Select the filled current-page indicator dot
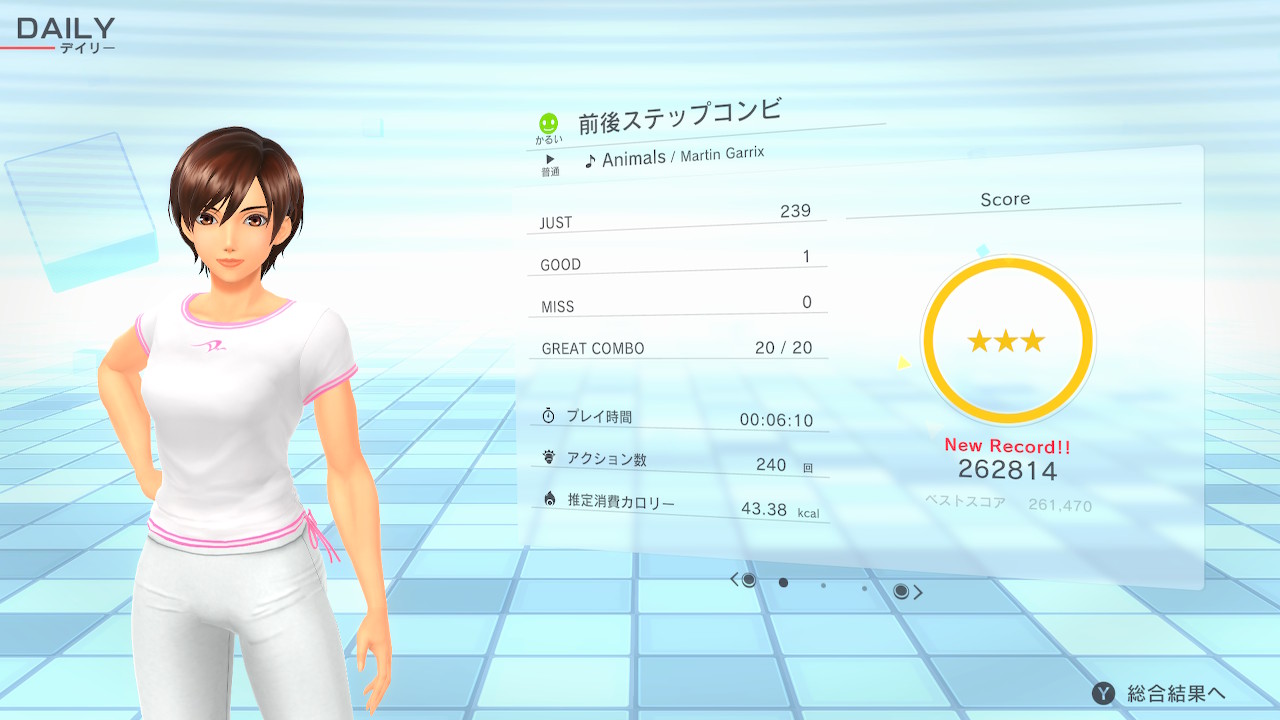The width and height of the screenshot is (1280, 720). tap(783, 582)
